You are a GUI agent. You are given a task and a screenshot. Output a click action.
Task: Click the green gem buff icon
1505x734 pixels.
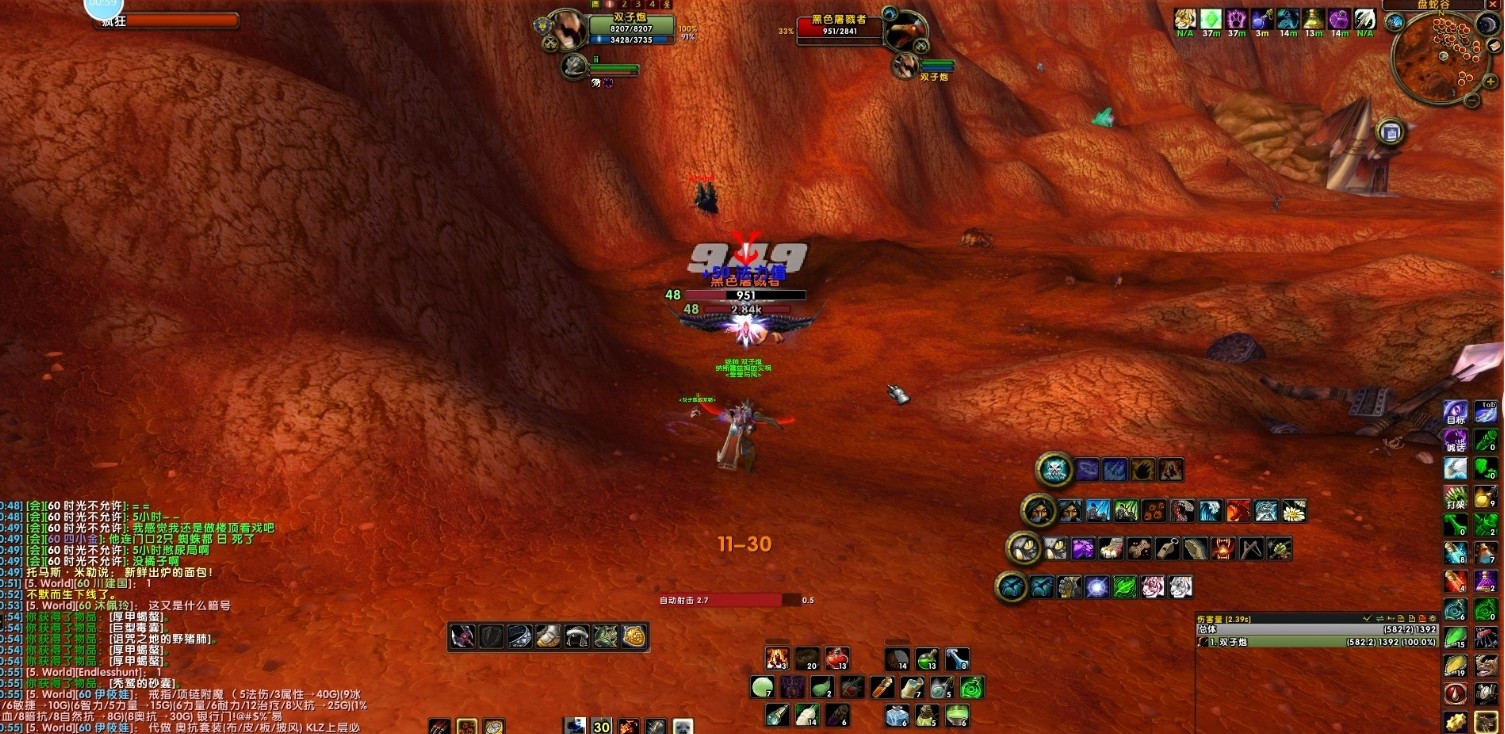point(1211,19)
